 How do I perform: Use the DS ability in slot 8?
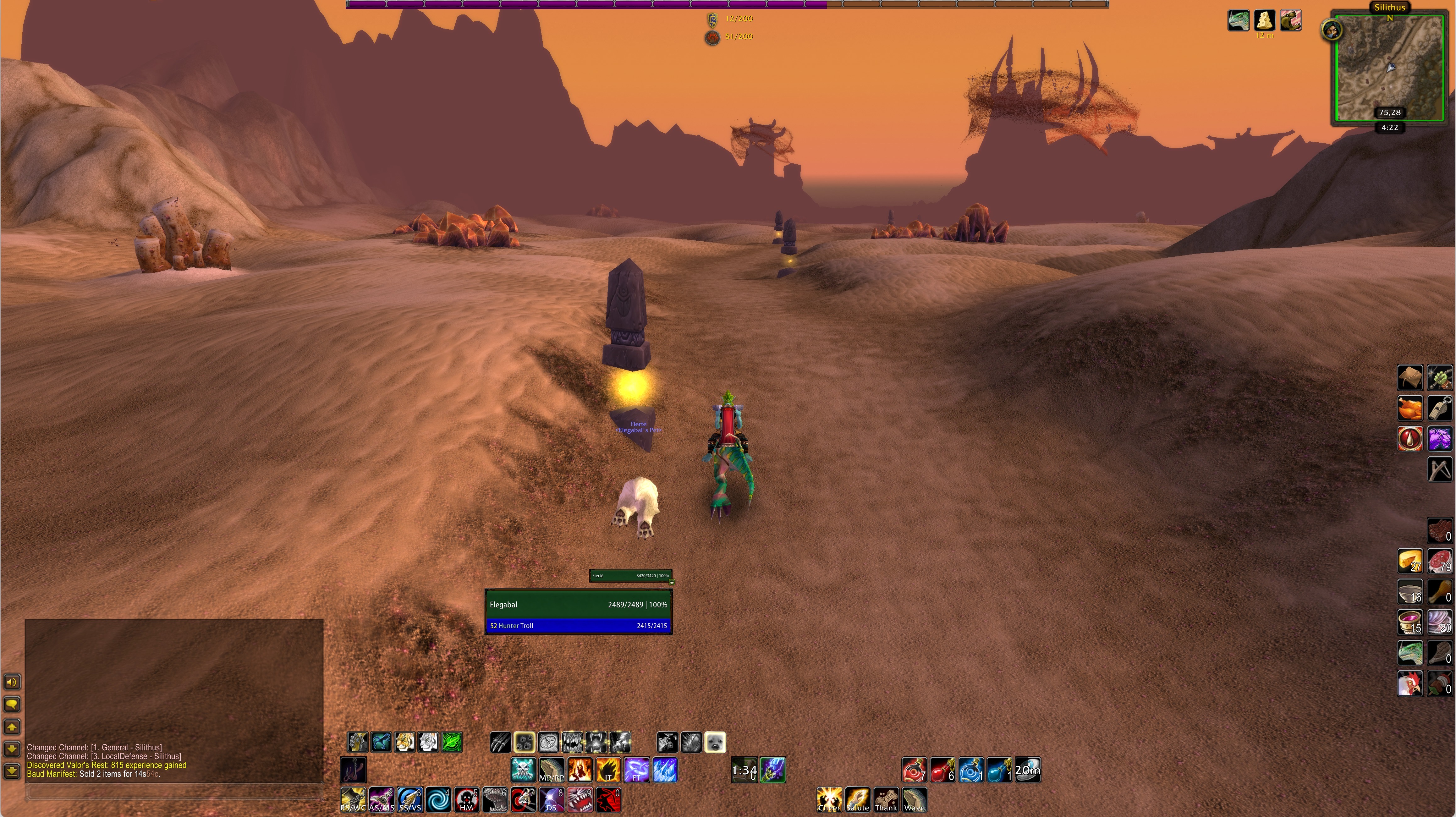tap(551, 800)
